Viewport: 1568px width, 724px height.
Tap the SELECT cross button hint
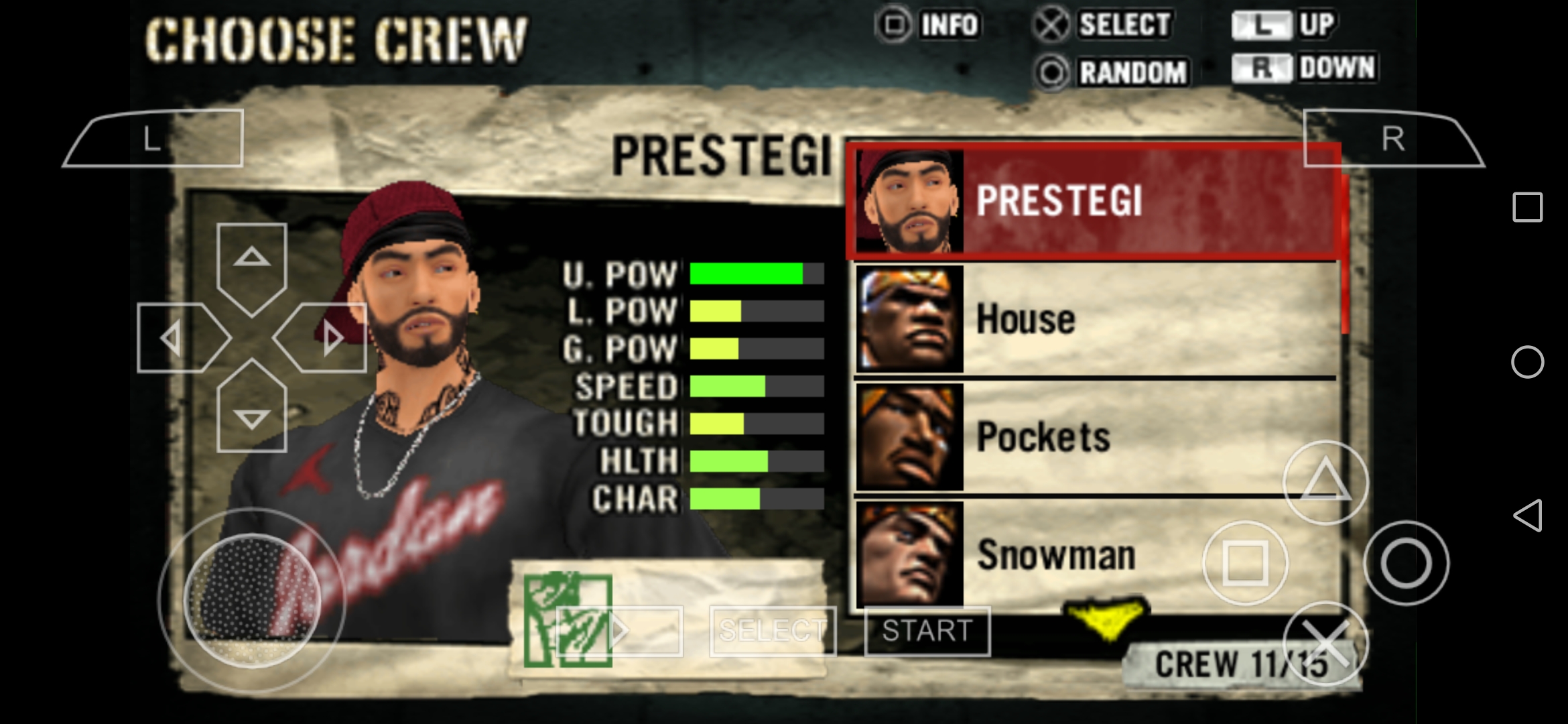click(x=1099, y=23)
